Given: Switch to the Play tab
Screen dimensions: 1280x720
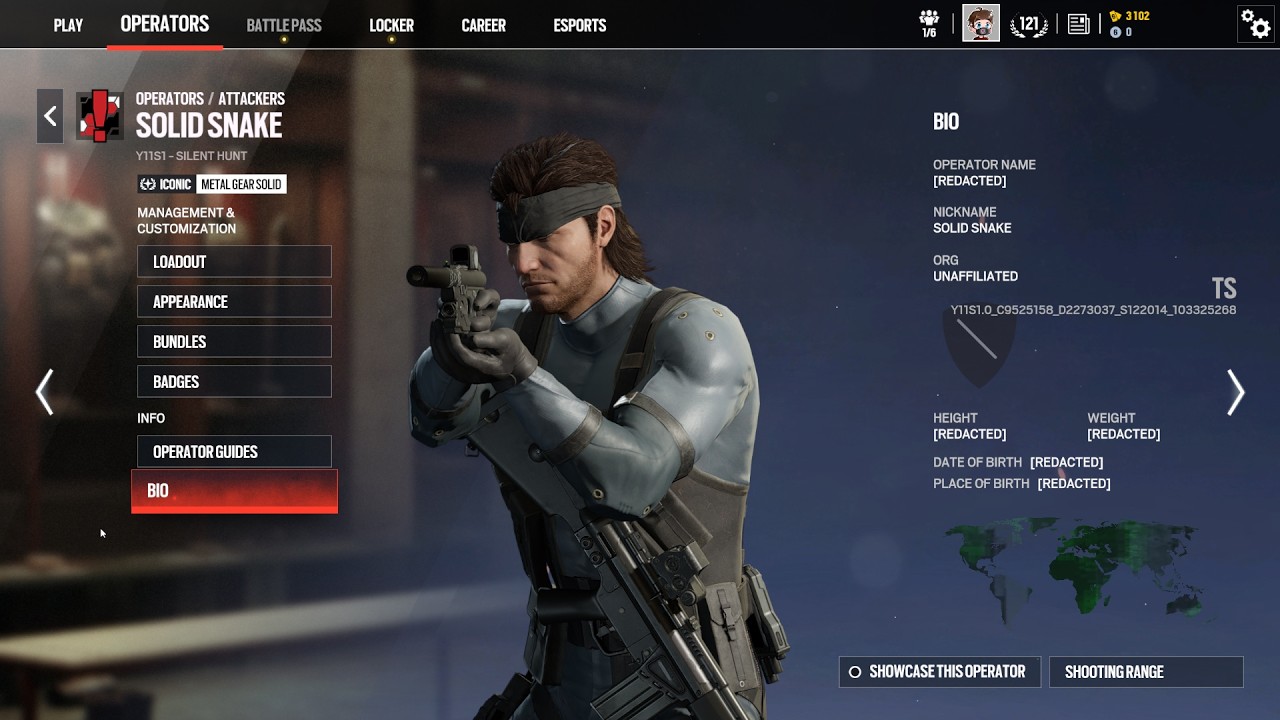Looking at the screenshot, I should 68,25.
